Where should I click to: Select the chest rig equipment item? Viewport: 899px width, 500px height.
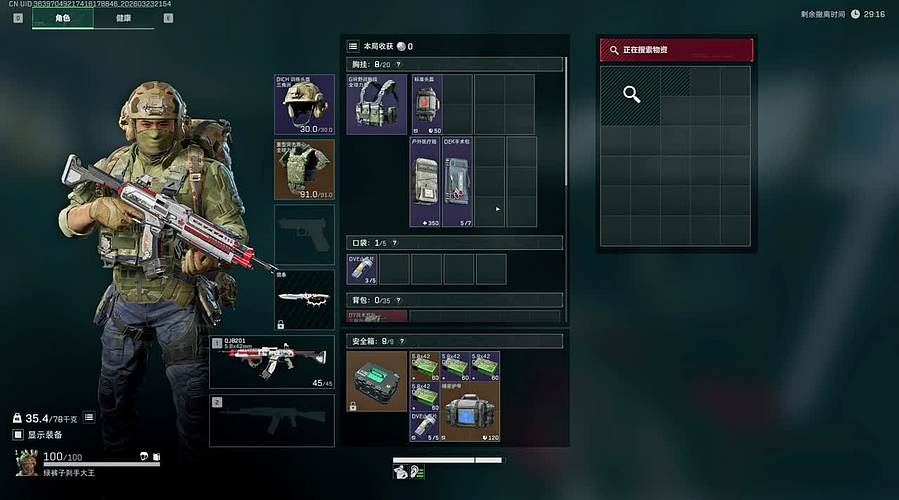pyautogui.click(x=377, y=104)
